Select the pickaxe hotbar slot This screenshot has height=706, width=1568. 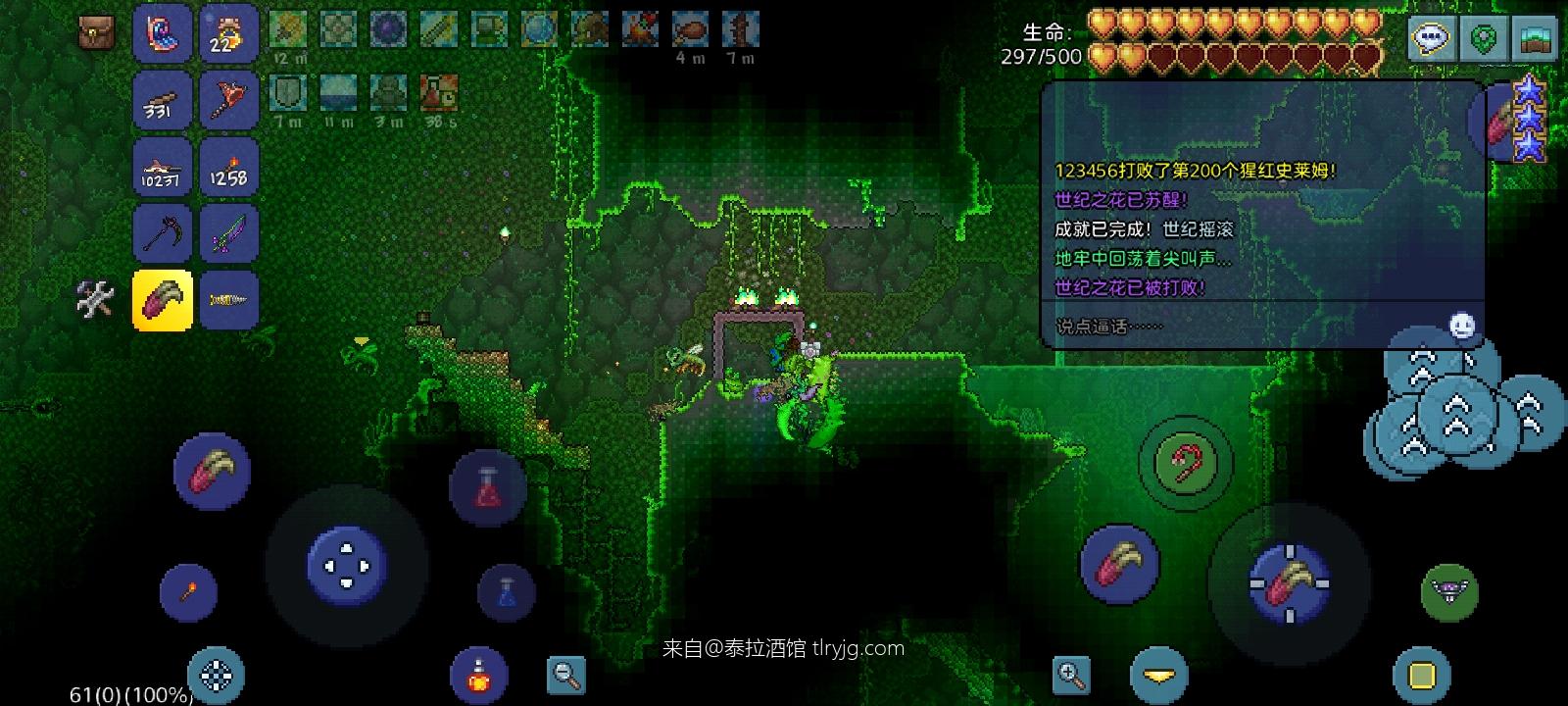click(x=163, y=233)
